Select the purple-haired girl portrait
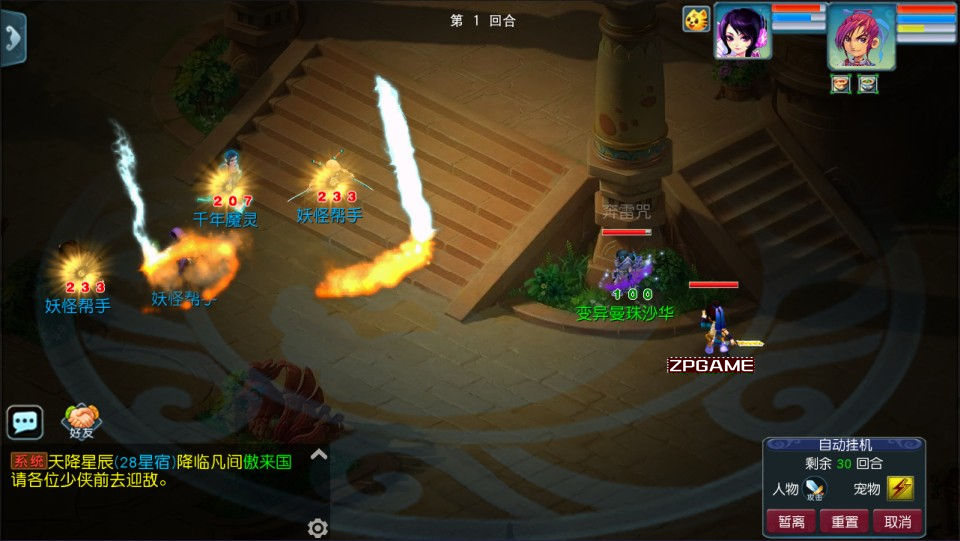960x541 pixels. [742, 31]
